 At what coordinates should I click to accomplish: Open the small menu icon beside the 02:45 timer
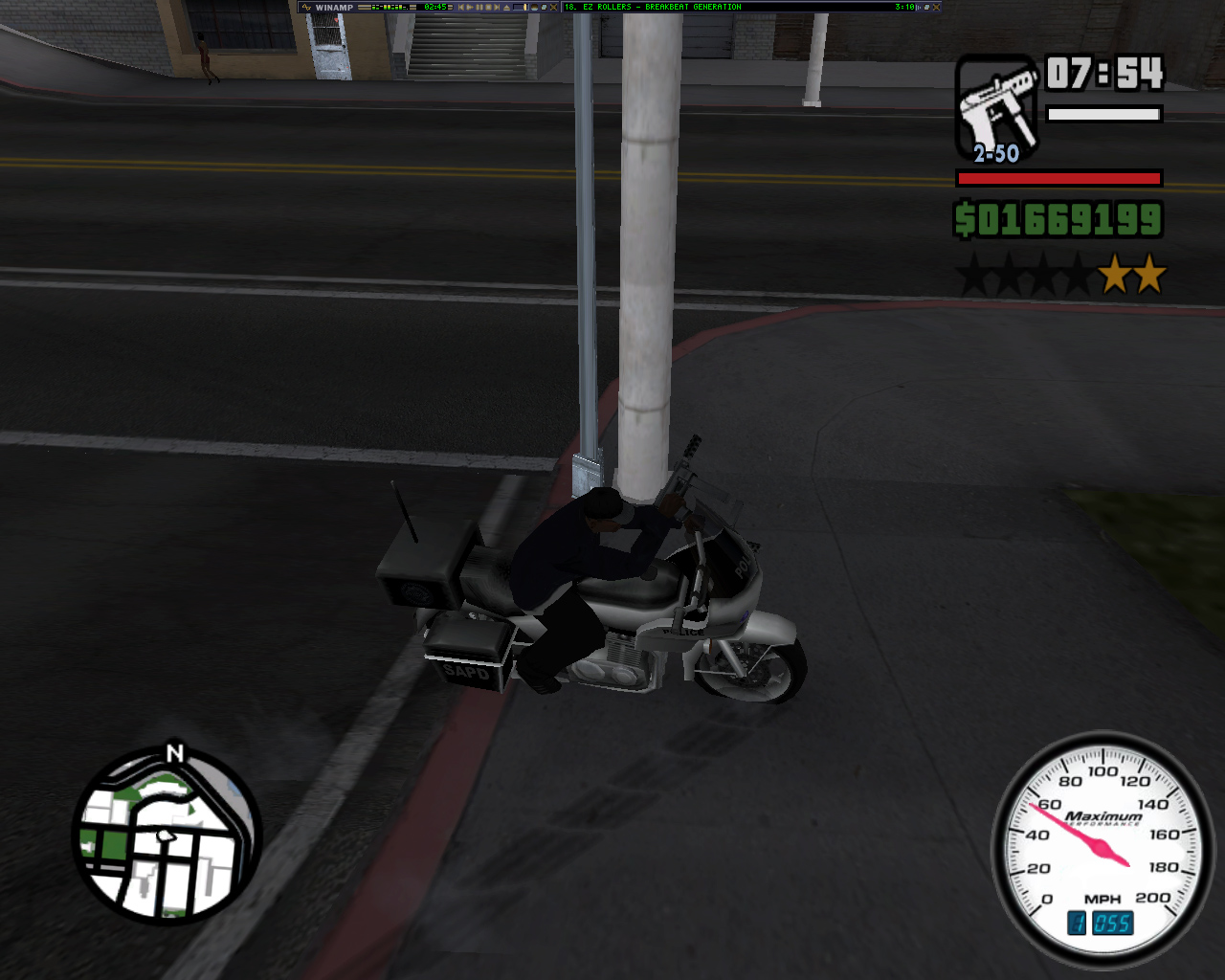[450, 7]
